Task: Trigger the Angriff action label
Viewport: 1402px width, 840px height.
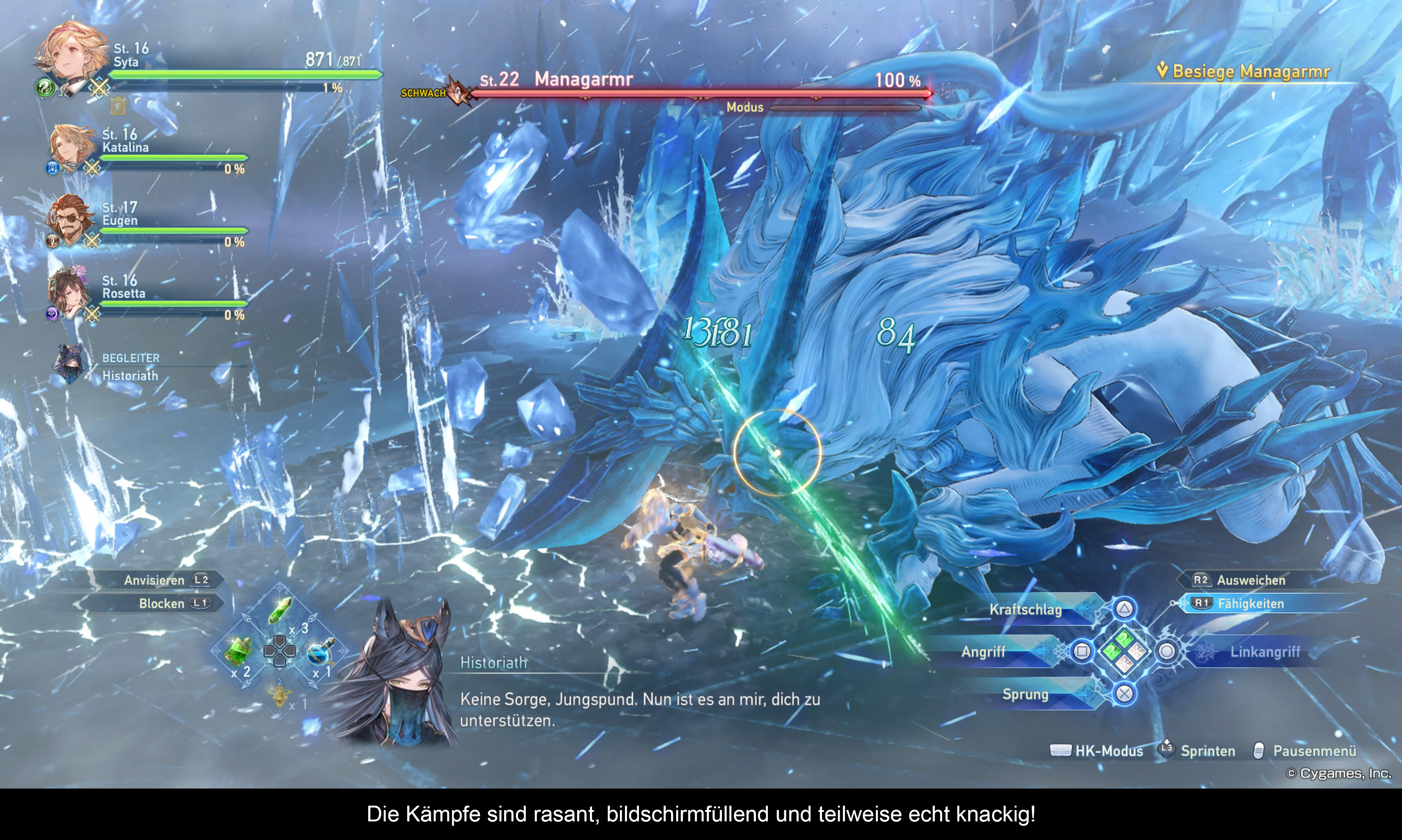Action: 983,652
